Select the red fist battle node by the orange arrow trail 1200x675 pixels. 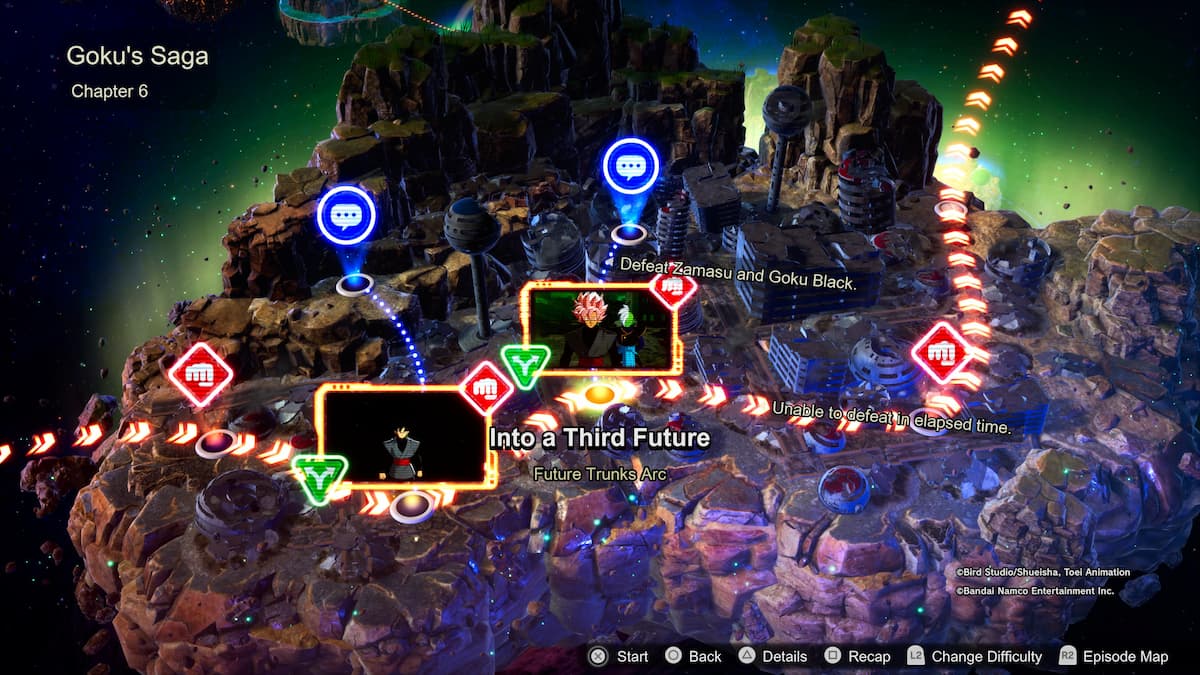(x=941, y=352)
